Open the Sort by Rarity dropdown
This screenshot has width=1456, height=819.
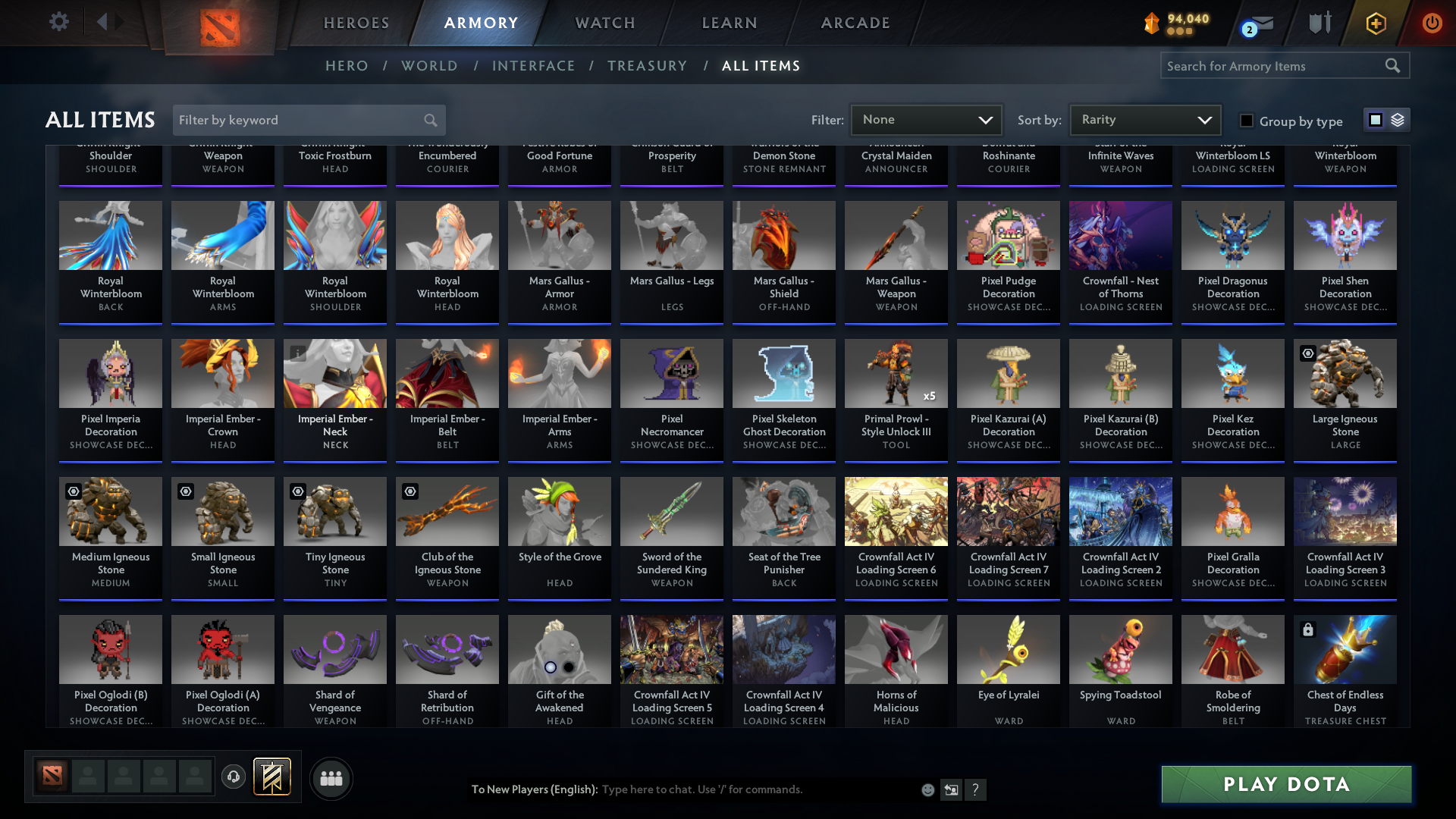tap(1144, 120)
